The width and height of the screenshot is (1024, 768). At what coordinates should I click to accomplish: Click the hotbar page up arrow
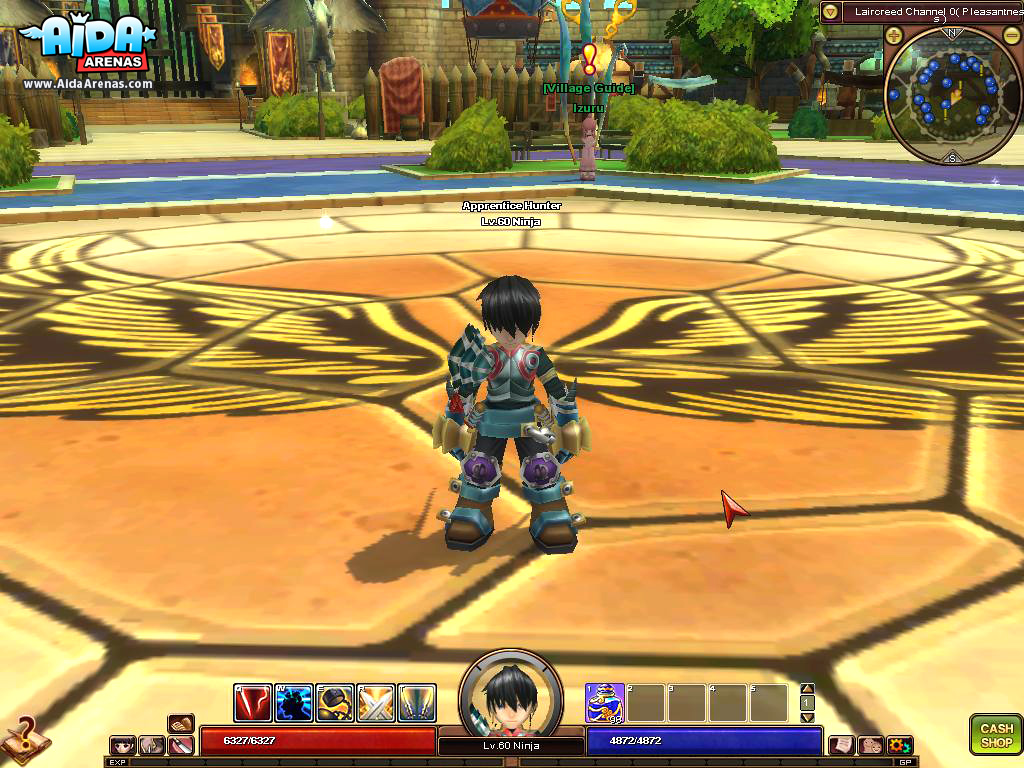click(x=808, y=689)
